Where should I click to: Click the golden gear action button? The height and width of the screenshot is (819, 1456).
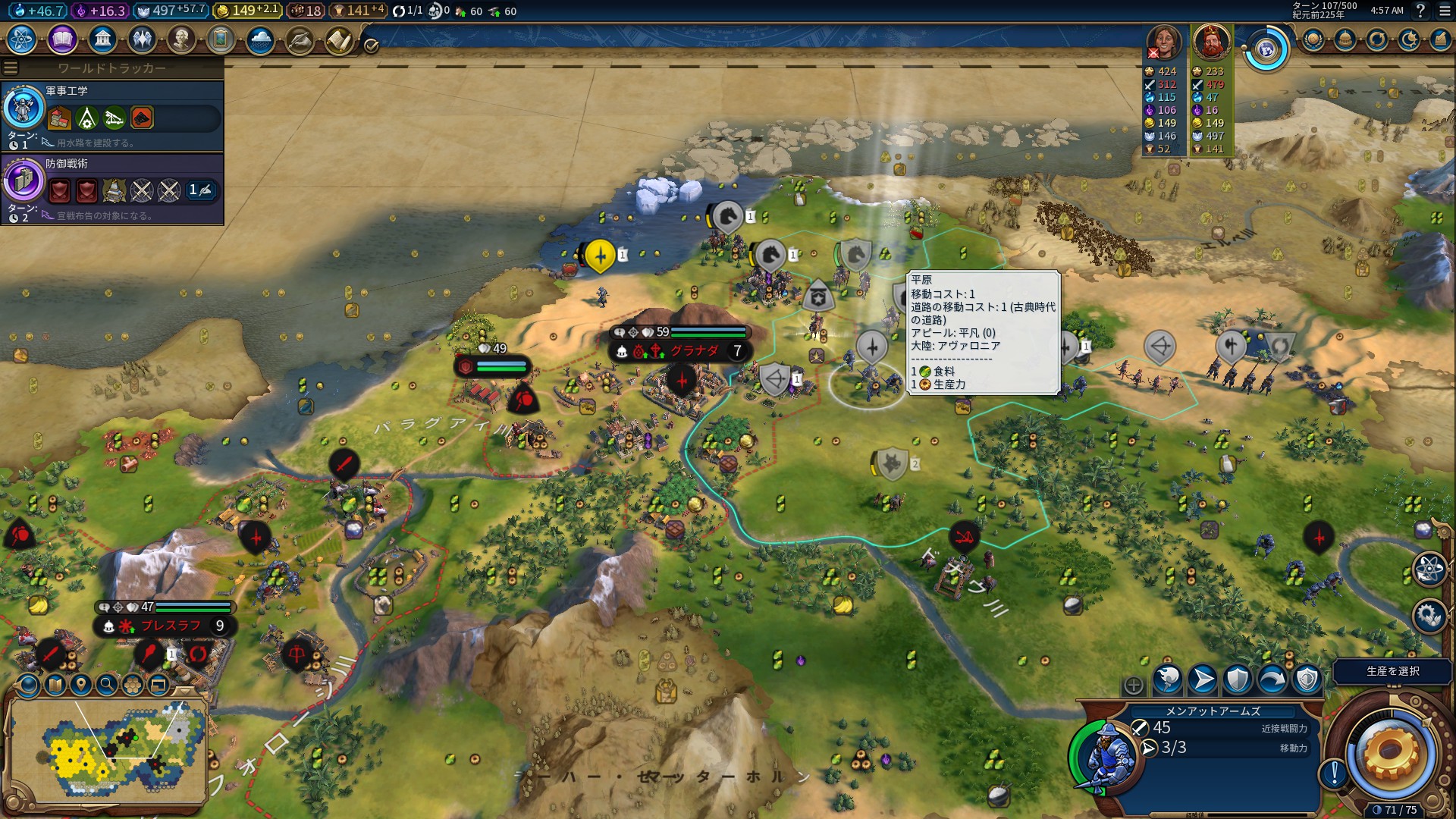1390,753
